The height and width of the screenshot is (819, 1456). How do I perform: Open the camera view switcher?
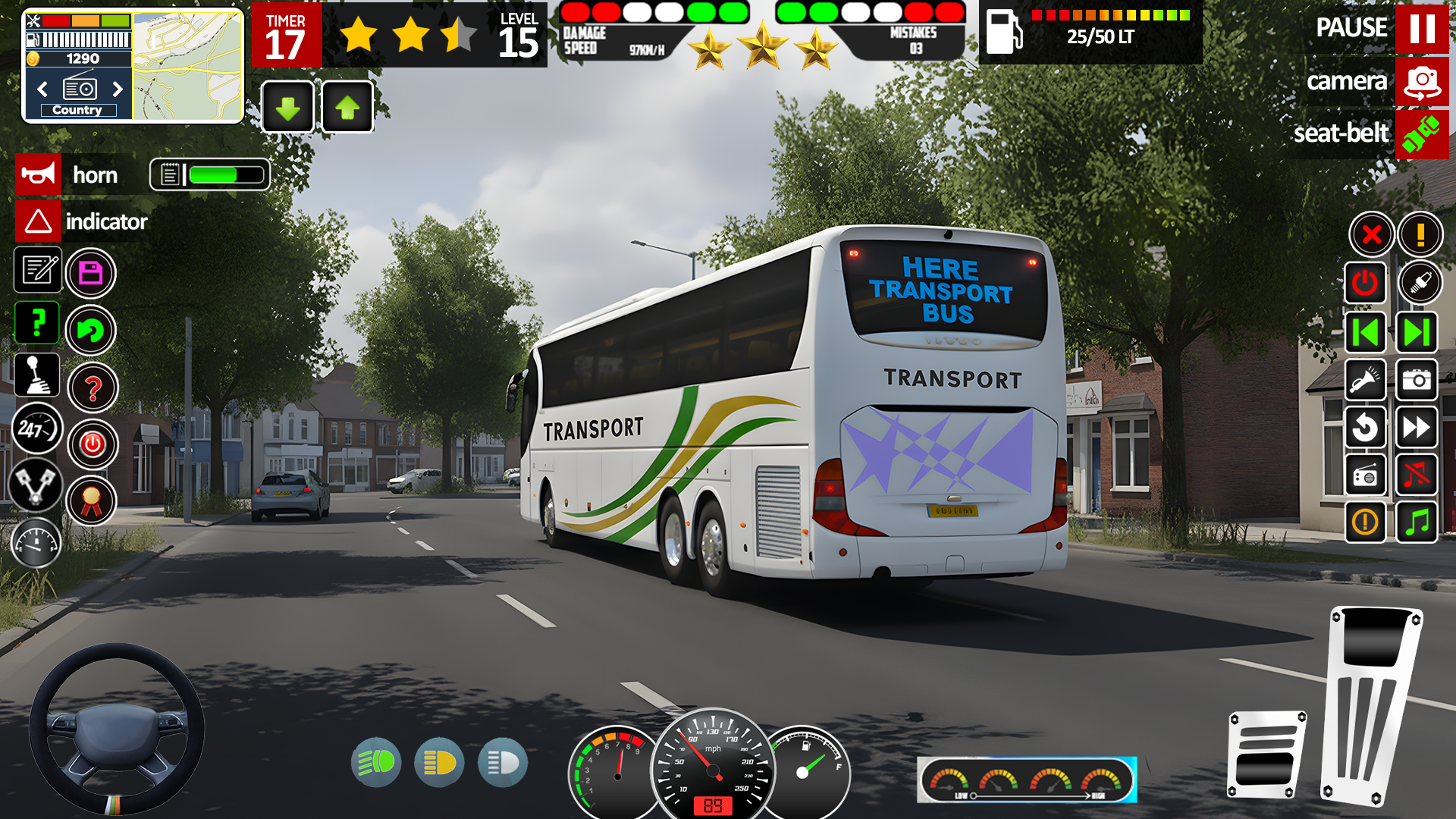tap(1423, 82)
